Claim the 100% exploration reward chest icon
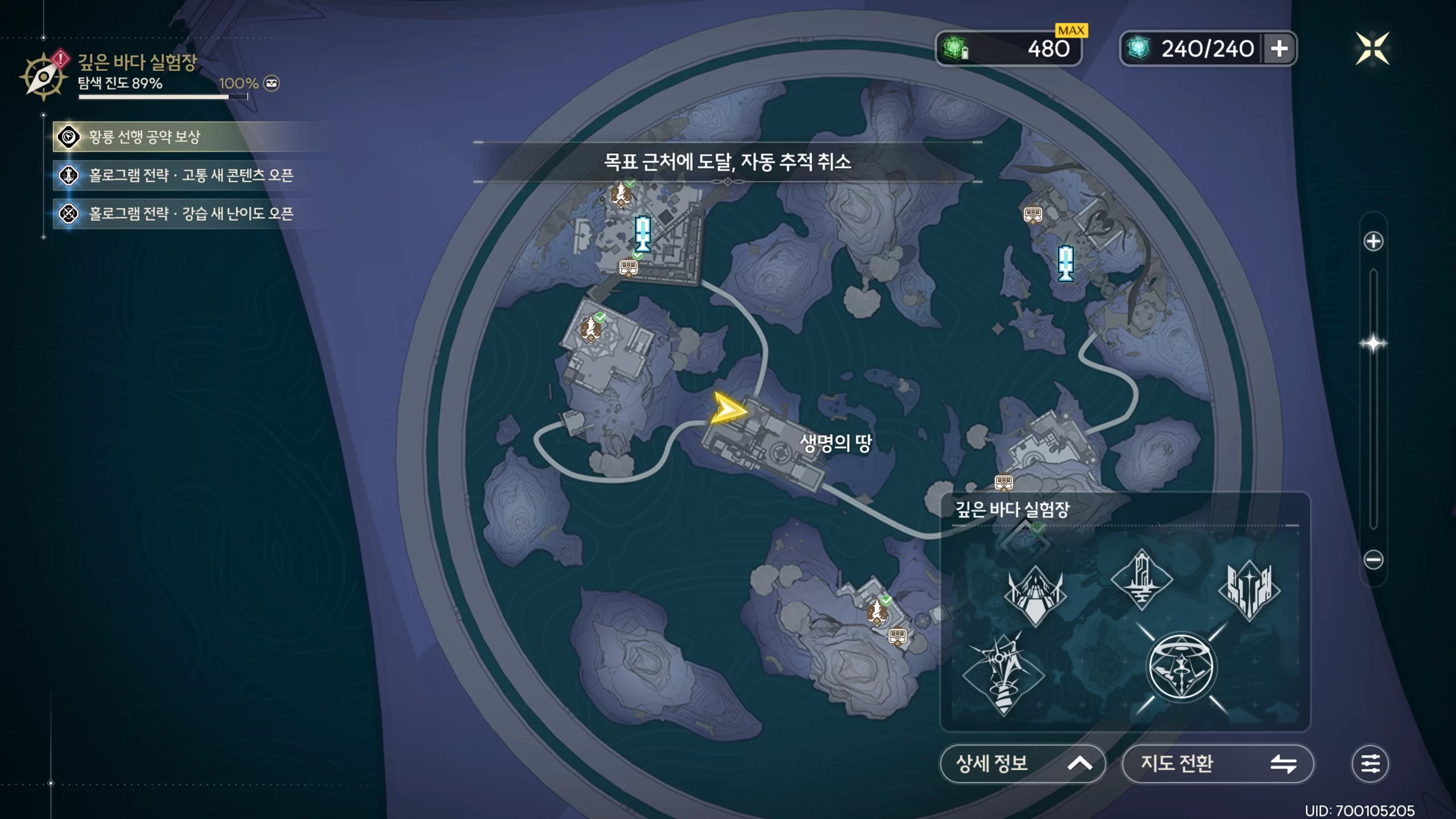Screen dimensions: 1456x819 point(272,84)
